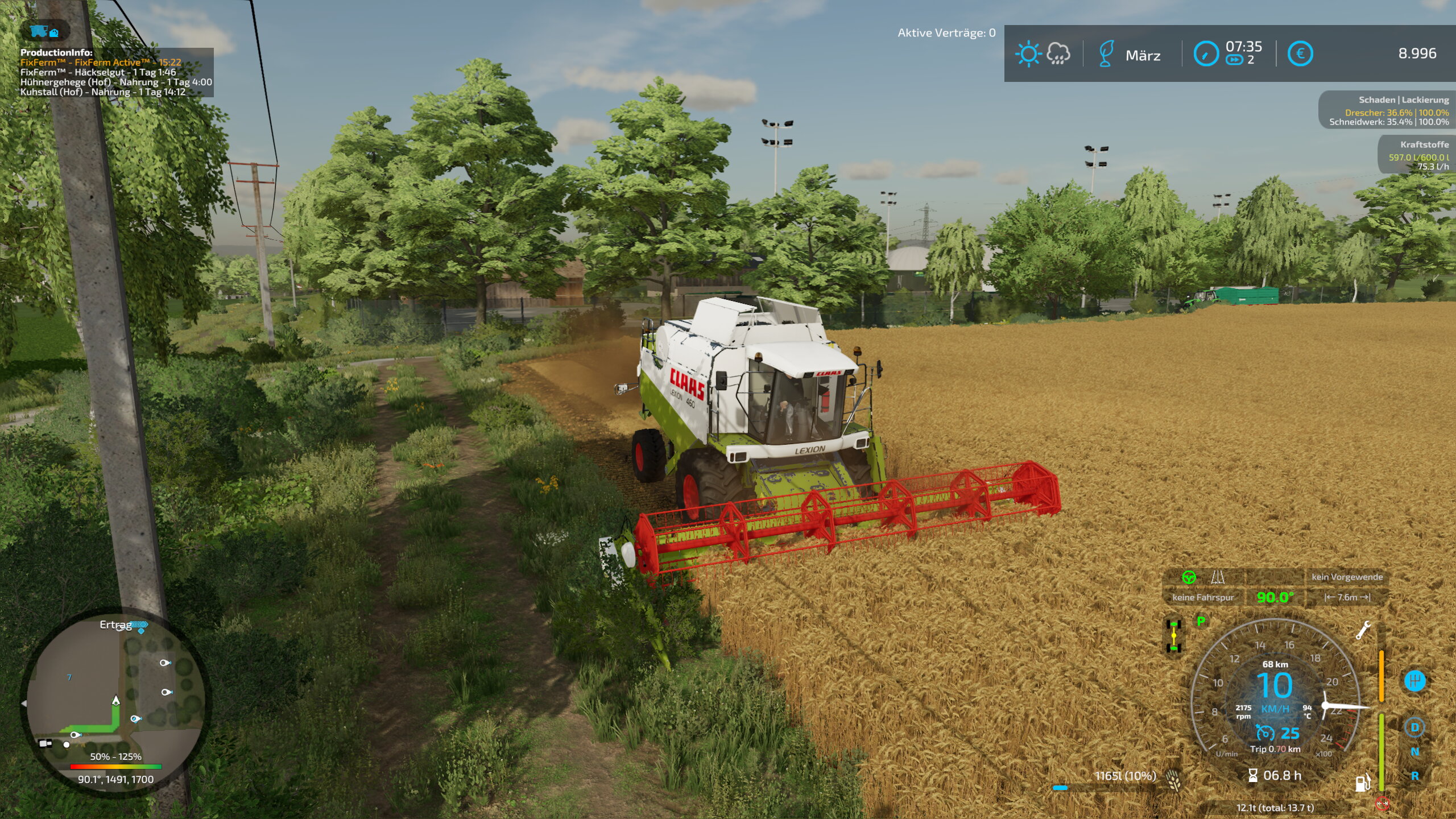Click the 7.6m working width field
This screenshot has height=819, width=1456.
tap(1347, 597)
